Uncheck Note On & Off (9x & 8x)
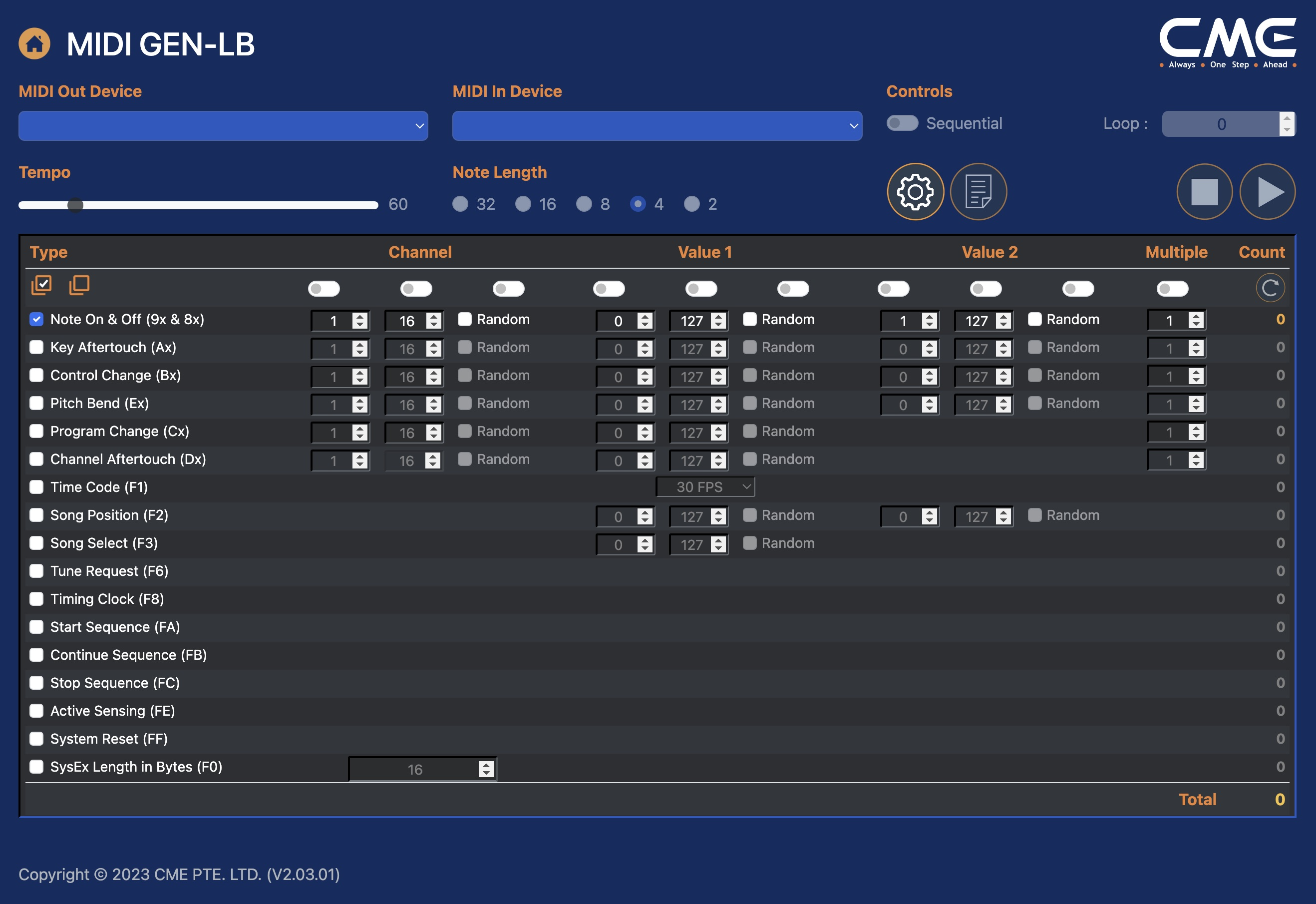The image size is (1316, 904). (37, 320)
